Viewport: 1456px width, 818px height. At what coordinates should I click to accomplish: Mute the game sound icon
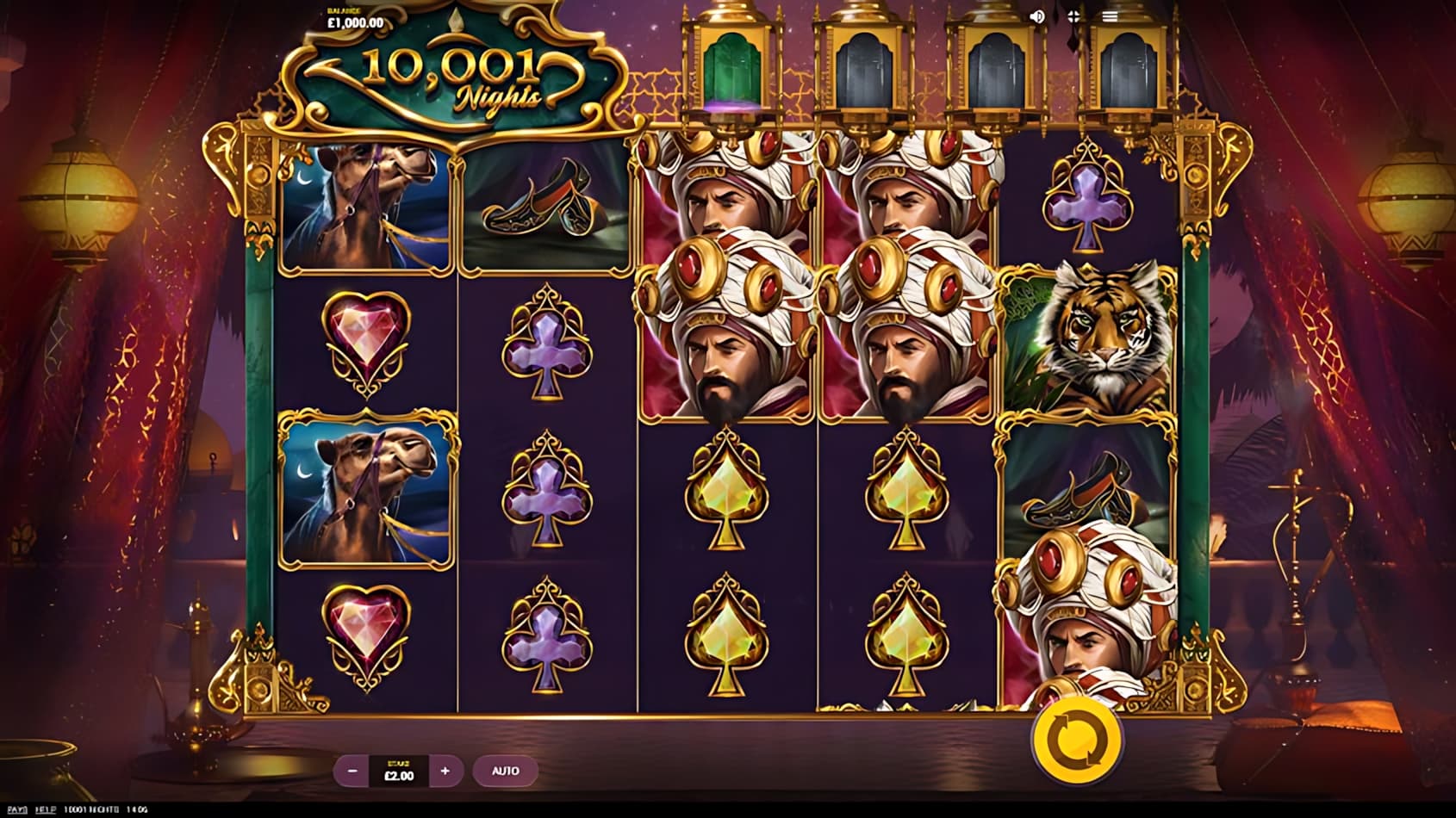point(1038,15)
